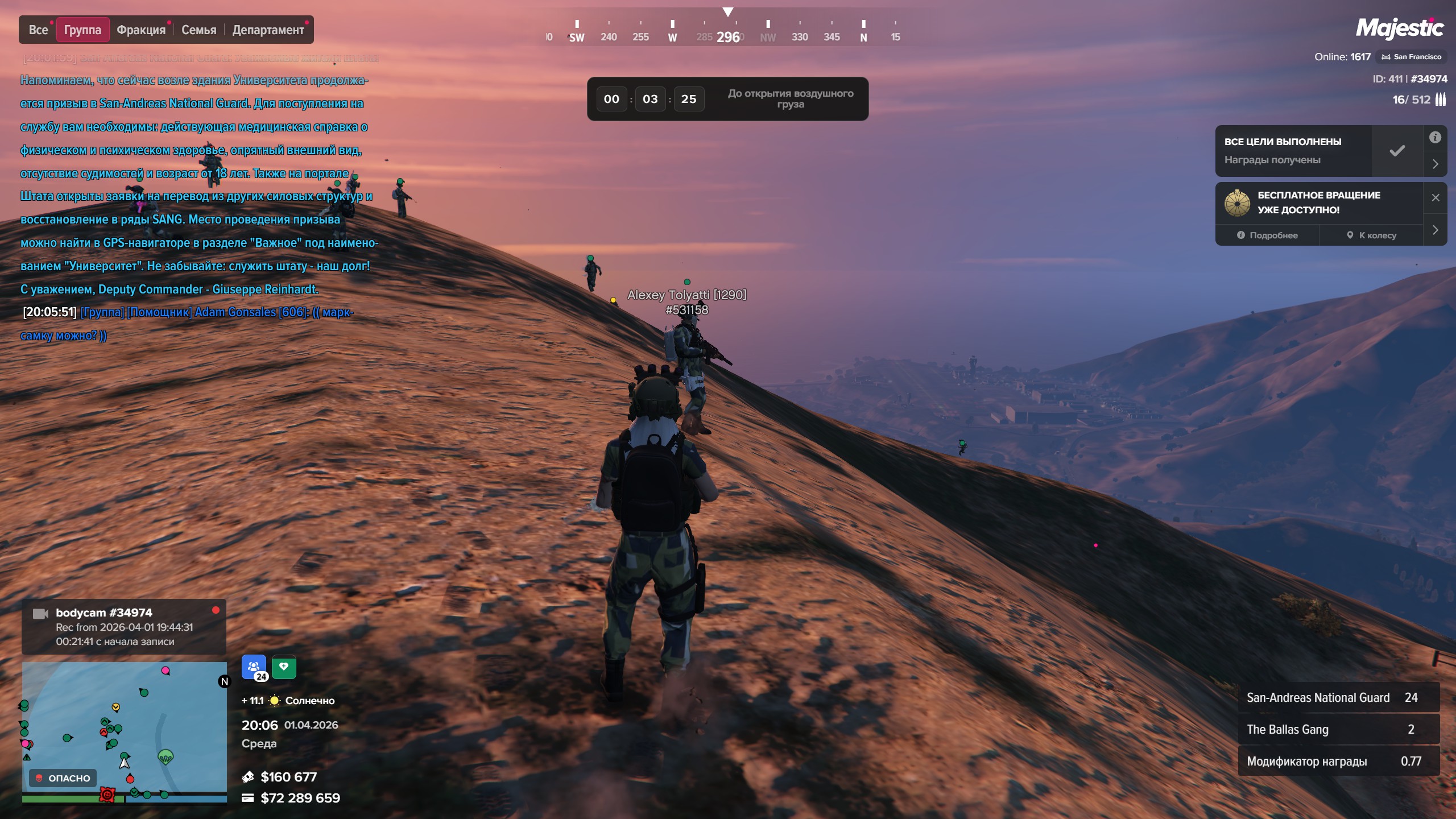
Task: Open the minimap
Action: coord(124,731)
